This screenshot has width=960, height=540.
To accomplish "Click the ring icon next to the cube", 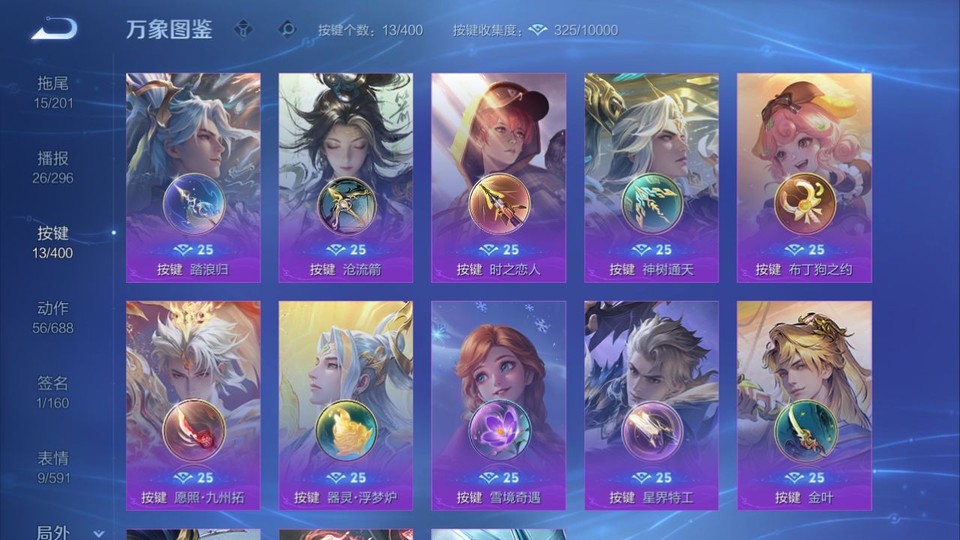I will point(287,29).
